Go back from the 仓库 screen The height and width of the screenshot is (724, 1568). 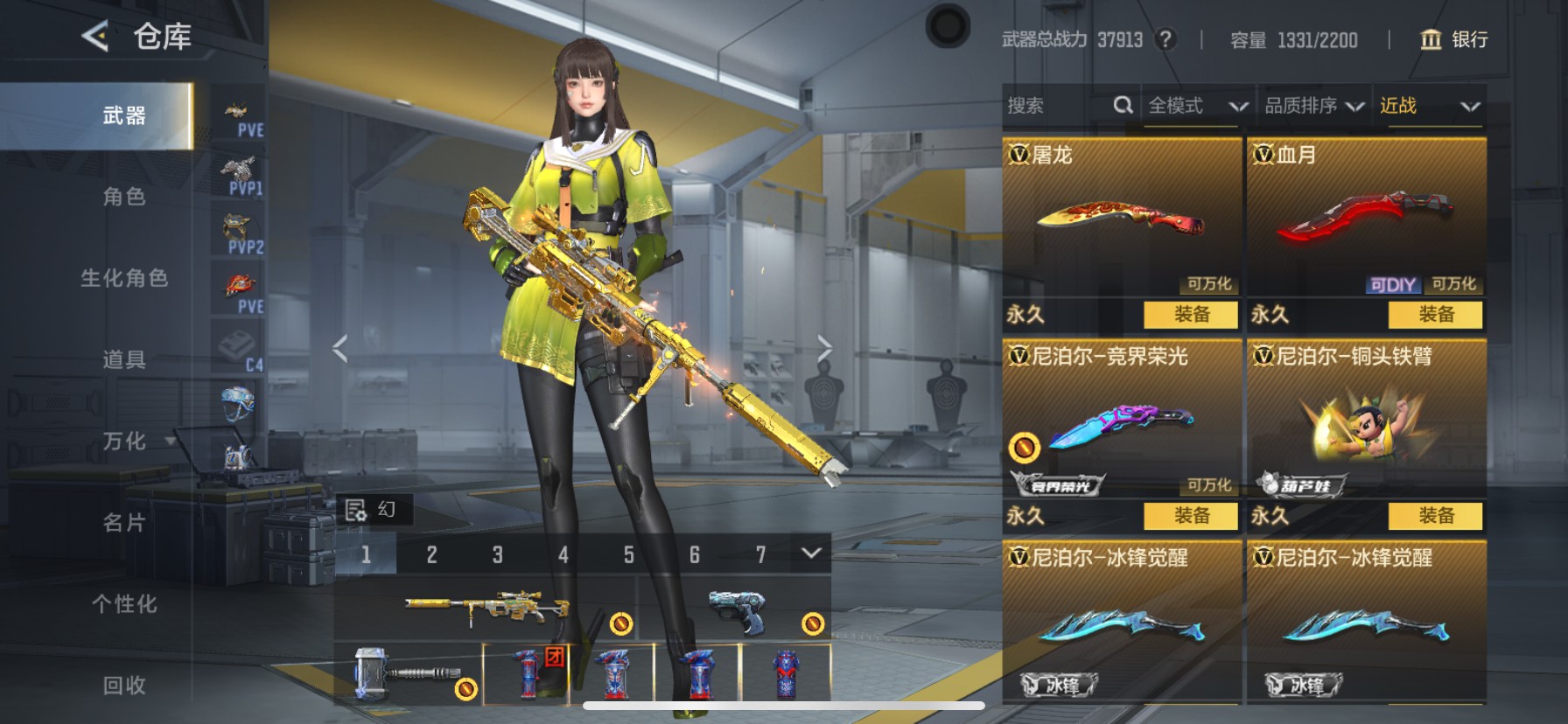(x=95, y=37)
